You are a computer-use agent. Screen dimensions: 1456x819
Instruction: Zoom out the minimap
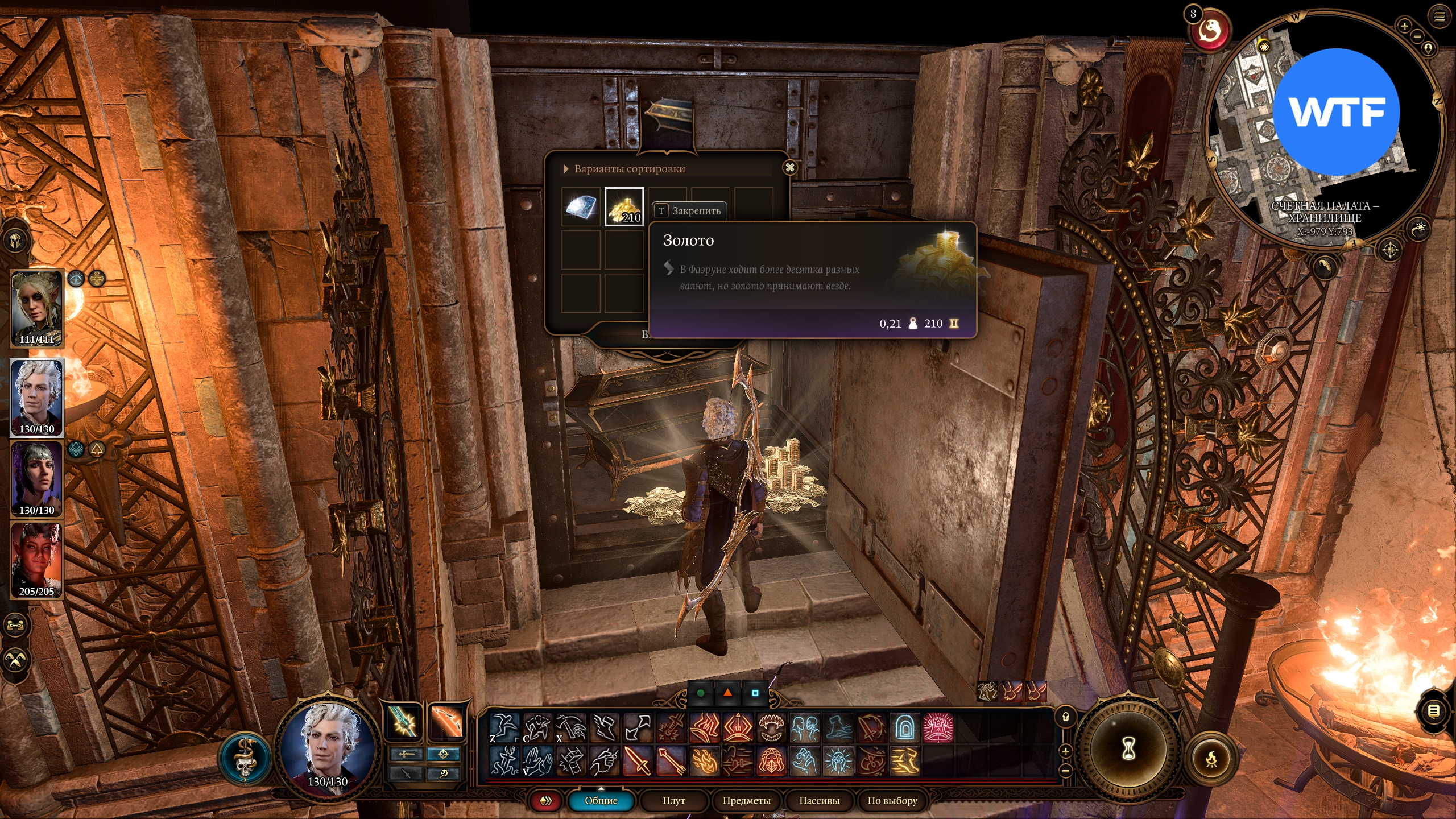tap(1417, 36)
